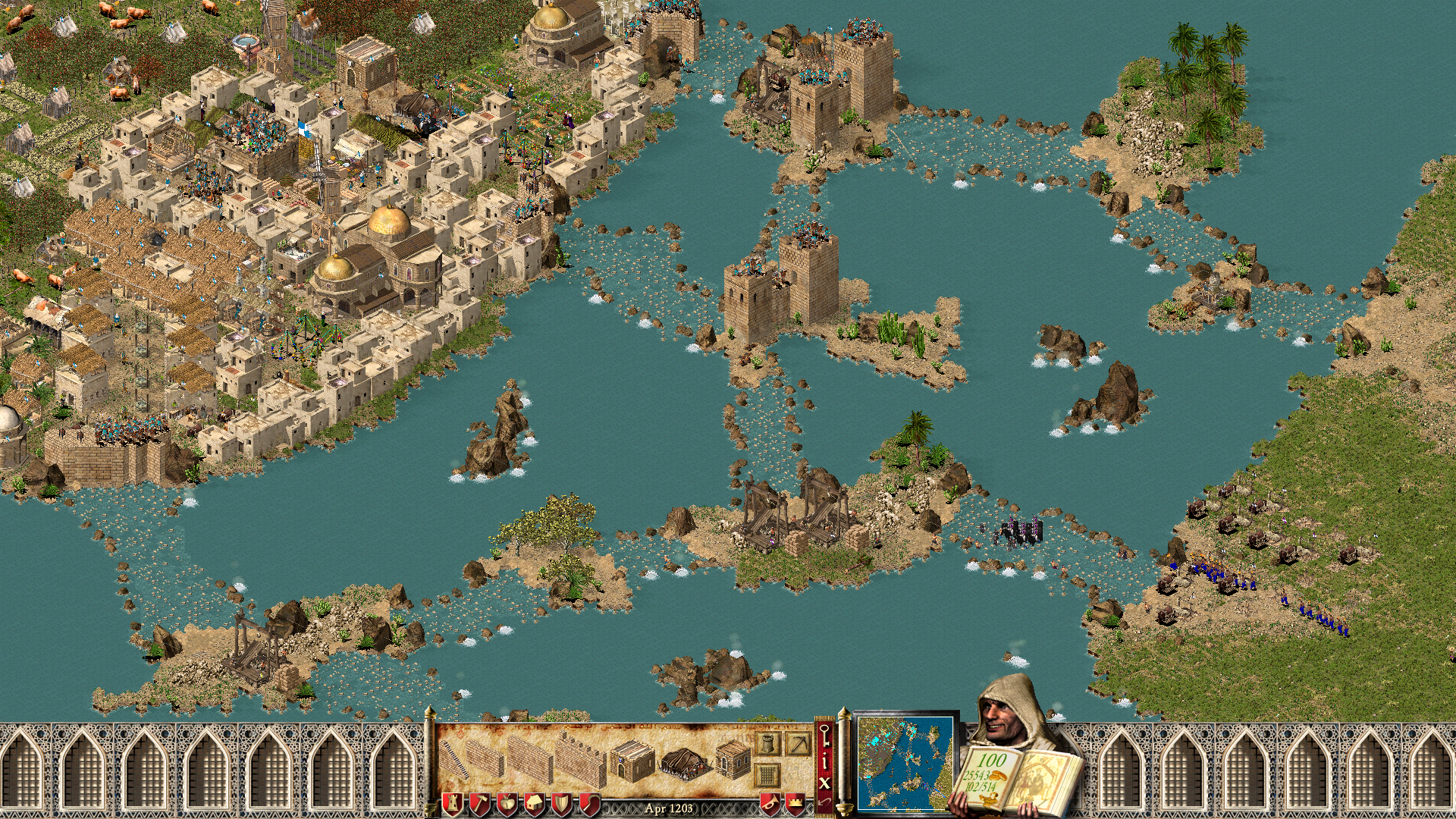Open the towers submenu
1456x819 pixels.
point(767,743)
